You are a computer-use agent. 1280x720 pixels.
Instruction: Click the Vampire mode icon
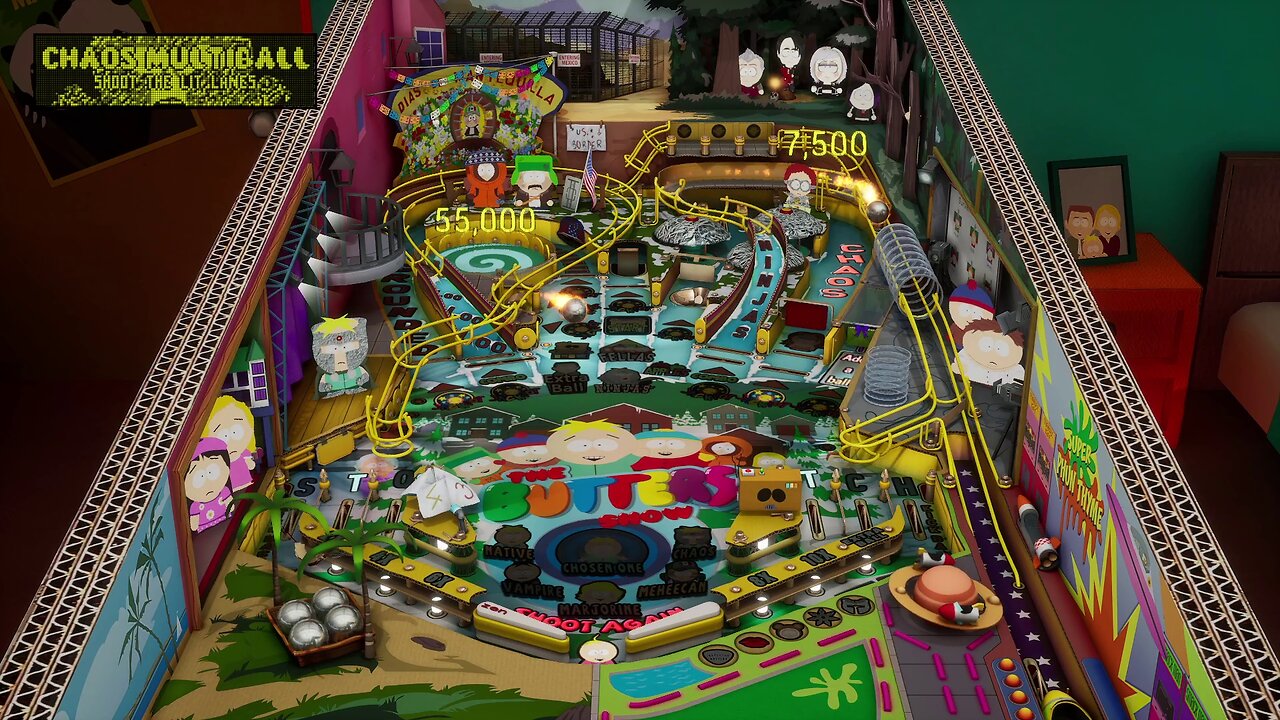pyautogui.click(x=520, y=572)
